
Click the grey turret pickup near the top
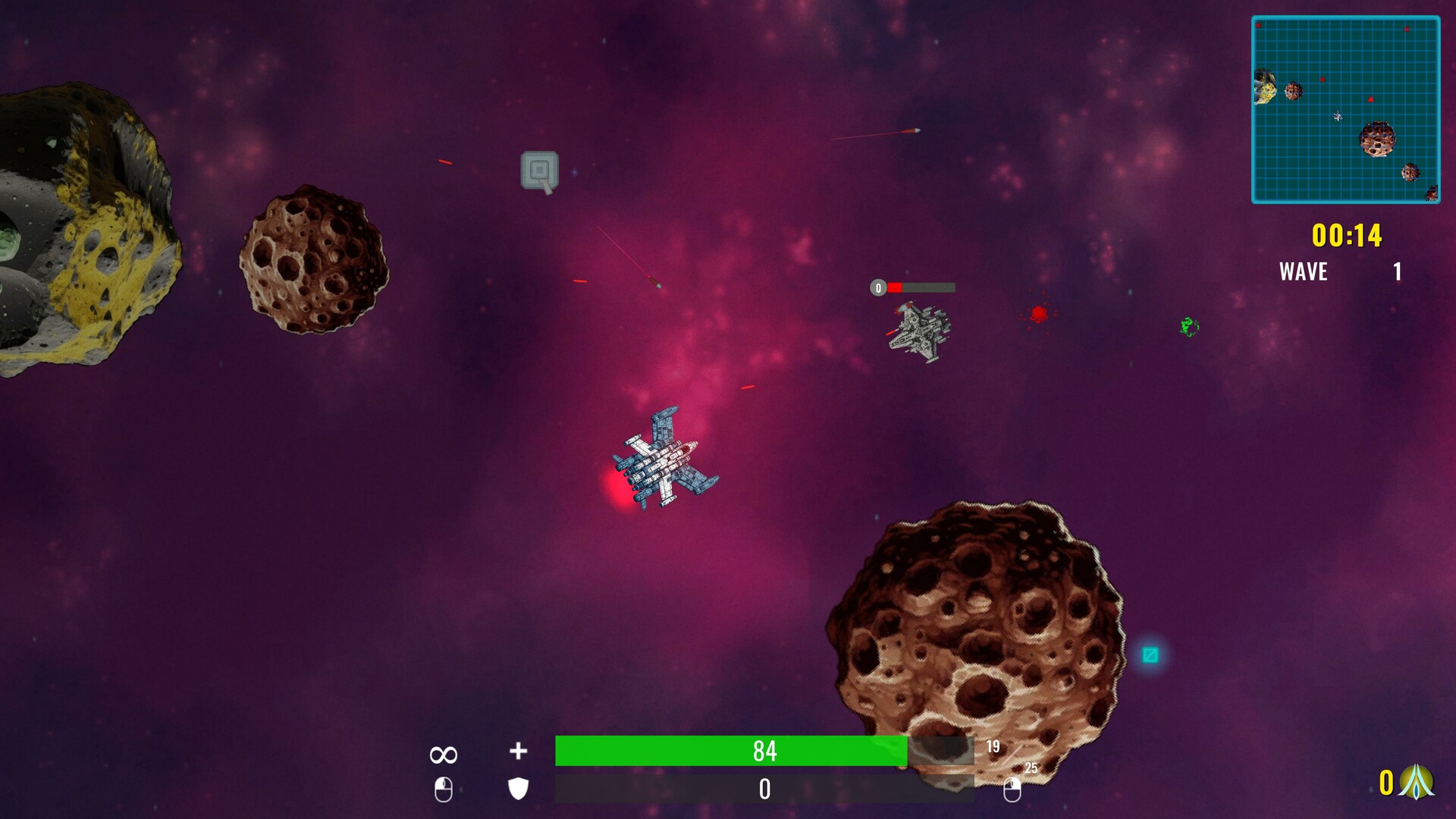click(540, 168)
